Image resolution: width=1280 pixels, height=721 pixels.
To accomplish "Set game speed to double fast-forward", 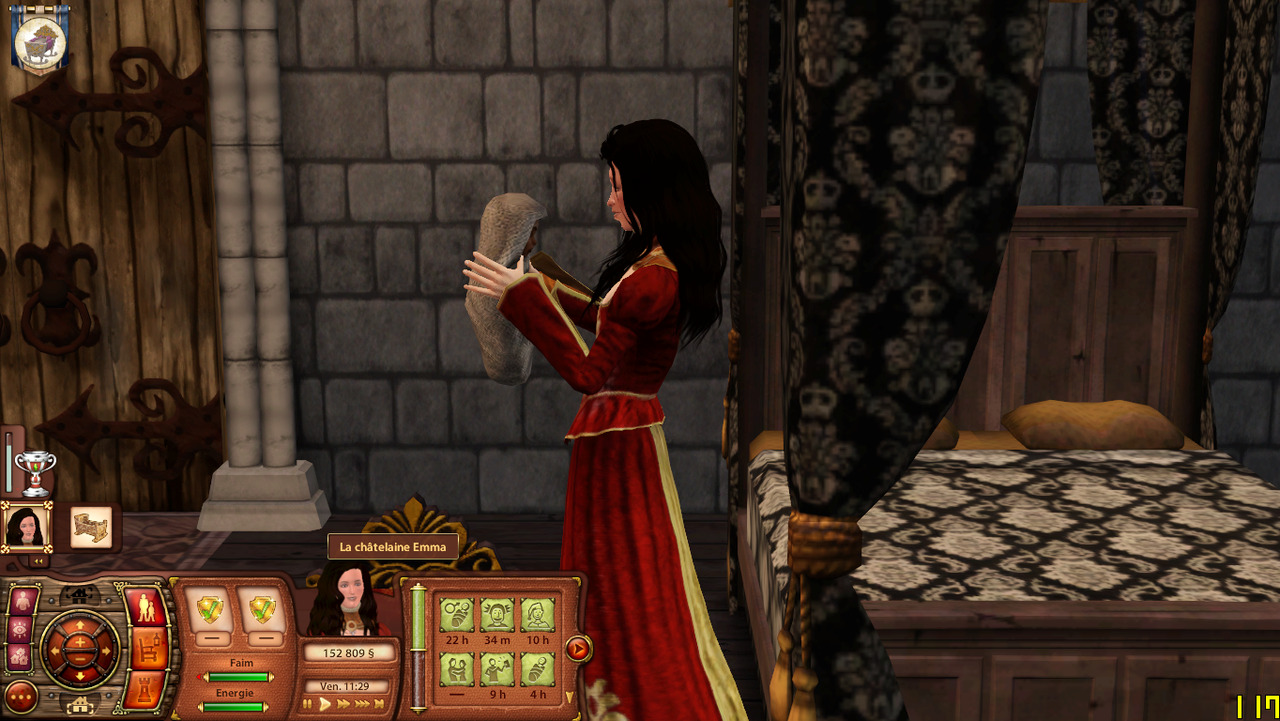I will (343, 704).
